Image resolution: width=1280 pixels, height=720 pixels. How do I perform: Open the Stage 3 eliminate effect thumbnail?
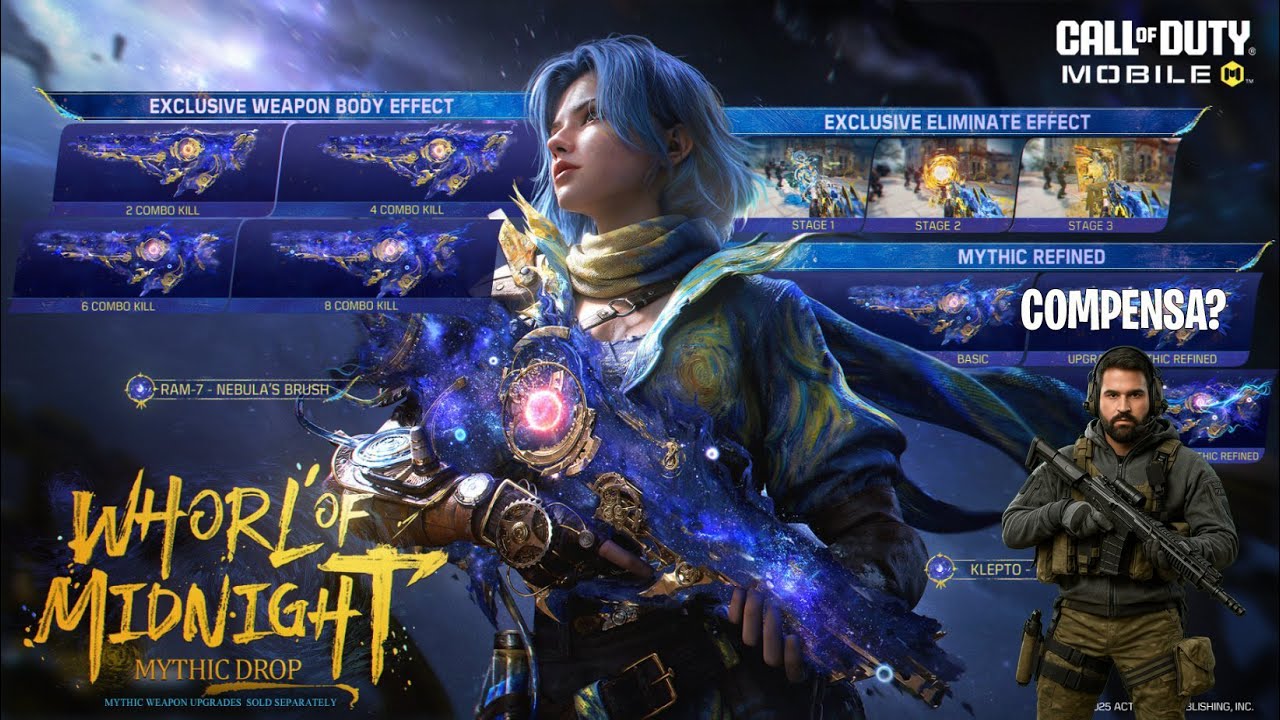1090,178
